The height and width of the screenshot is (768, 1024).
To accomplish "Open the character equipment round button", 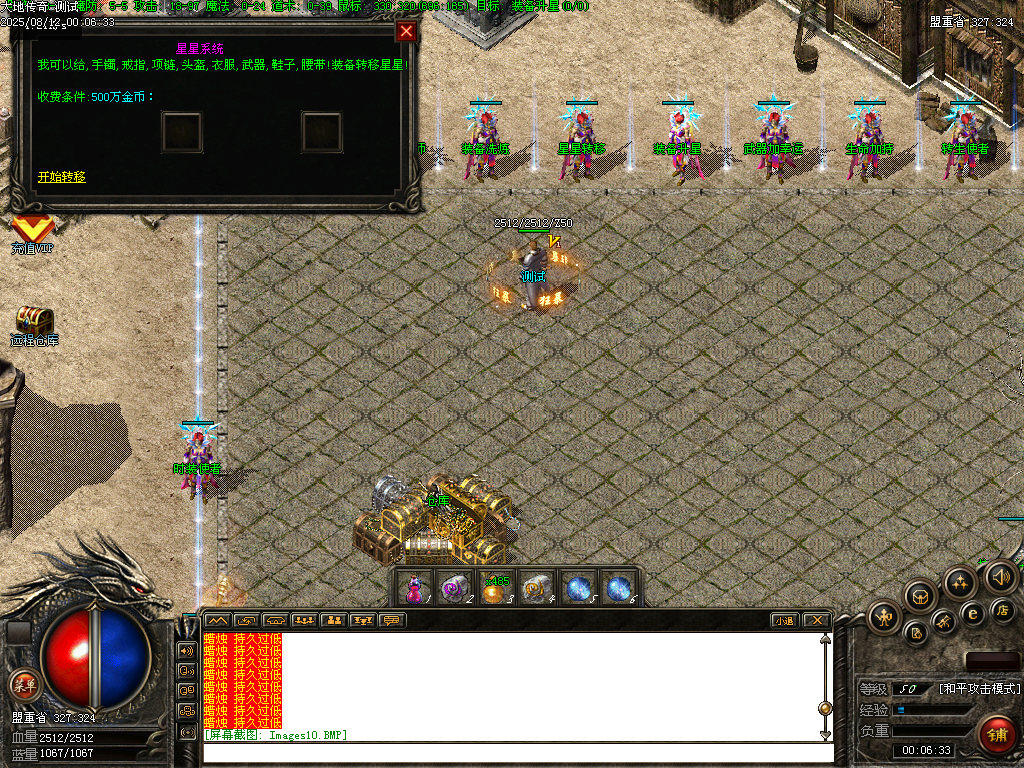I will point(884,616).
